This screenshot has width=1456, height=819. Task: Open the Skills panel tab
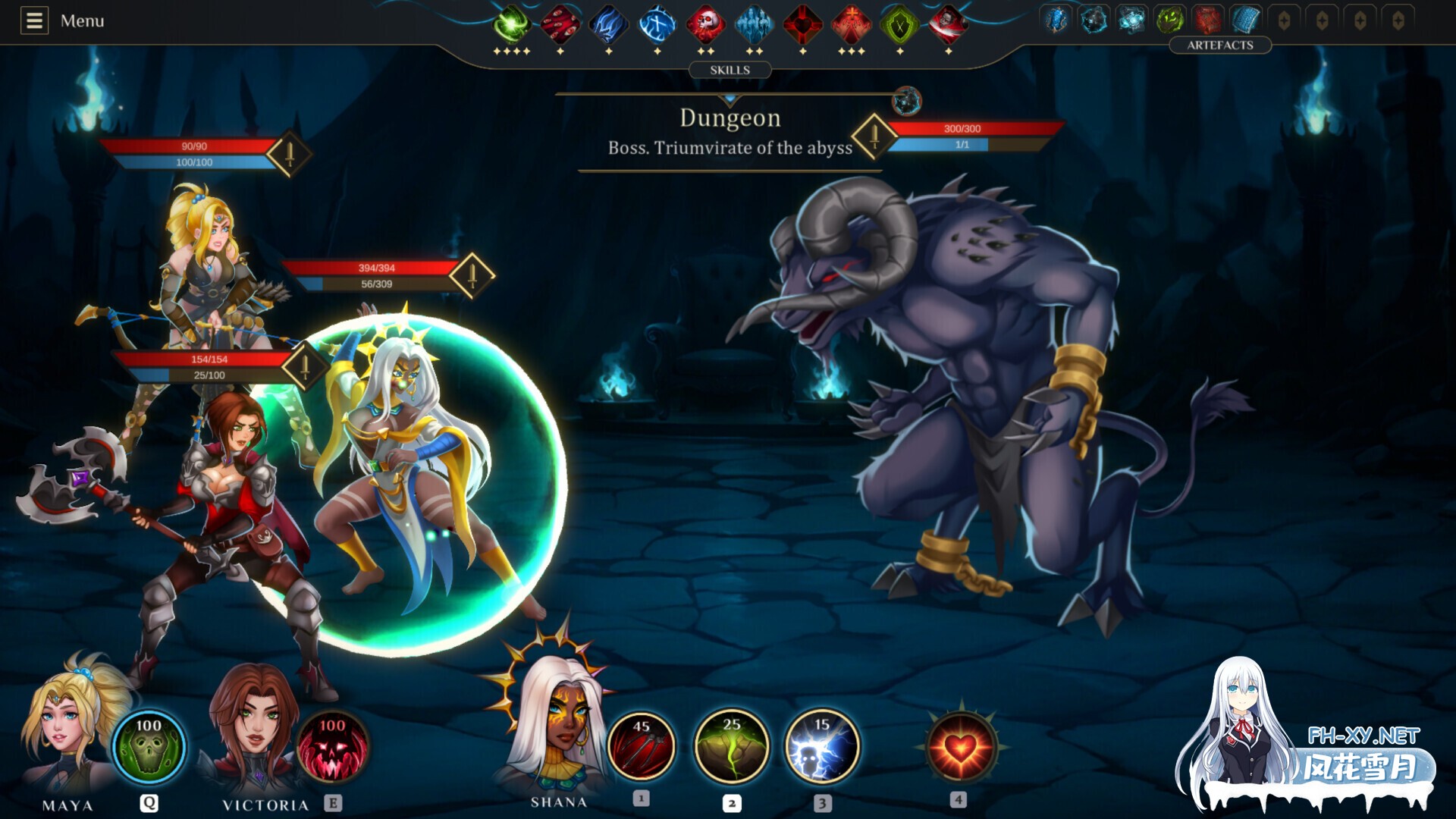(730, 70)
